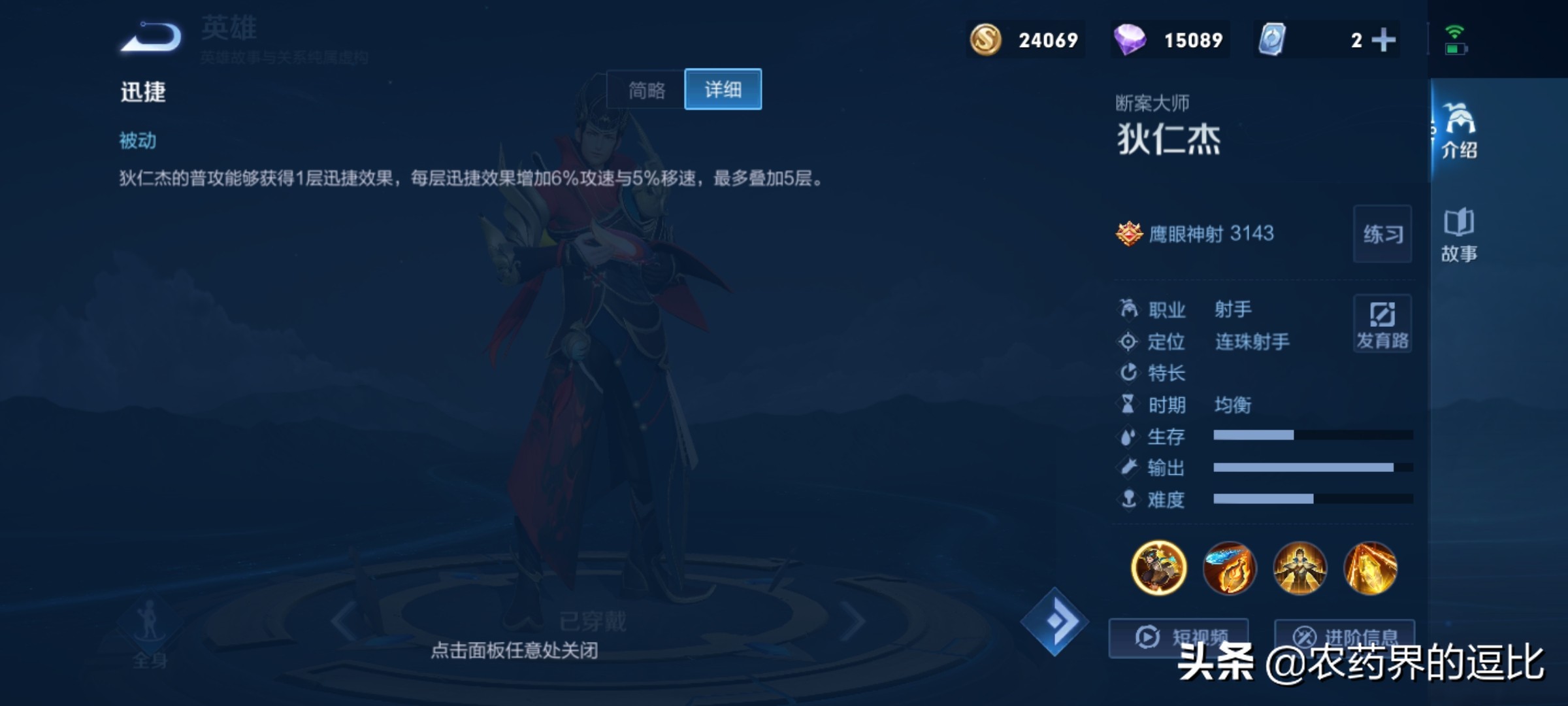This screenshot has height=706, width=1568.
Task: Tap the purple diamond currency icon
Action: click(x=1129, y=40)
